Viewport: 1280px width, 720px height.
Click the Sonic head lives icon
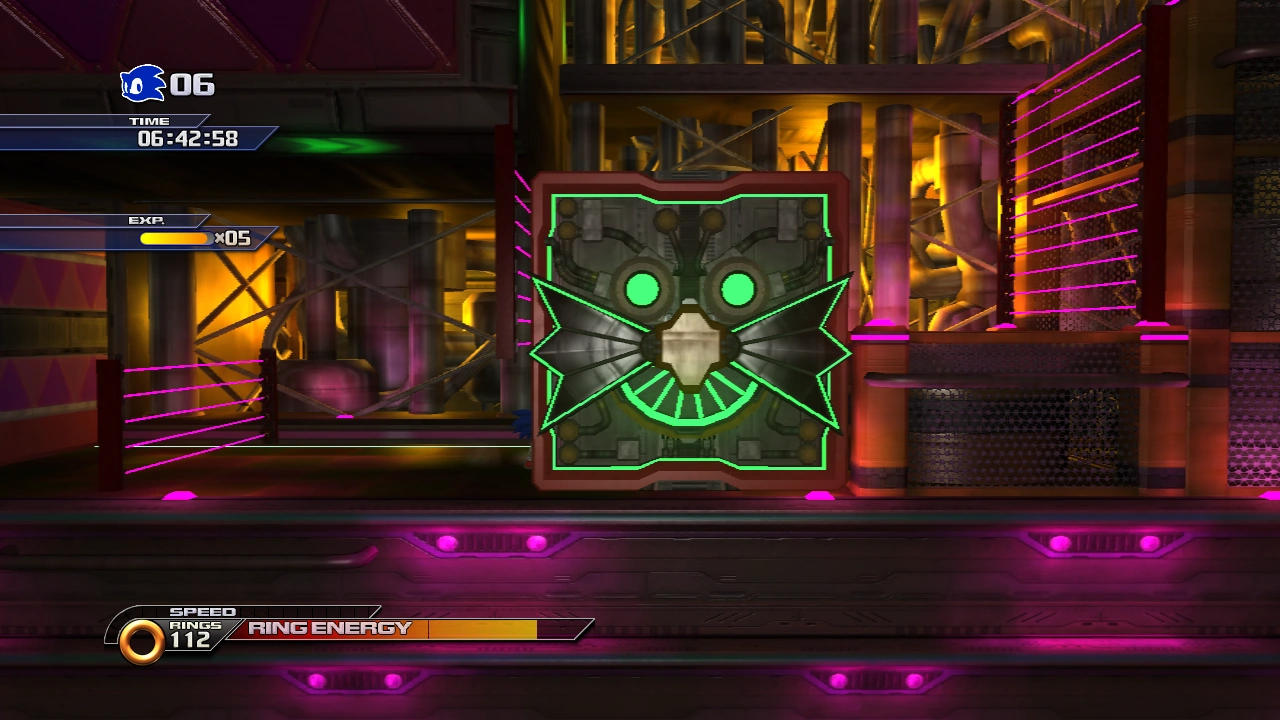(x=142, y=84)
